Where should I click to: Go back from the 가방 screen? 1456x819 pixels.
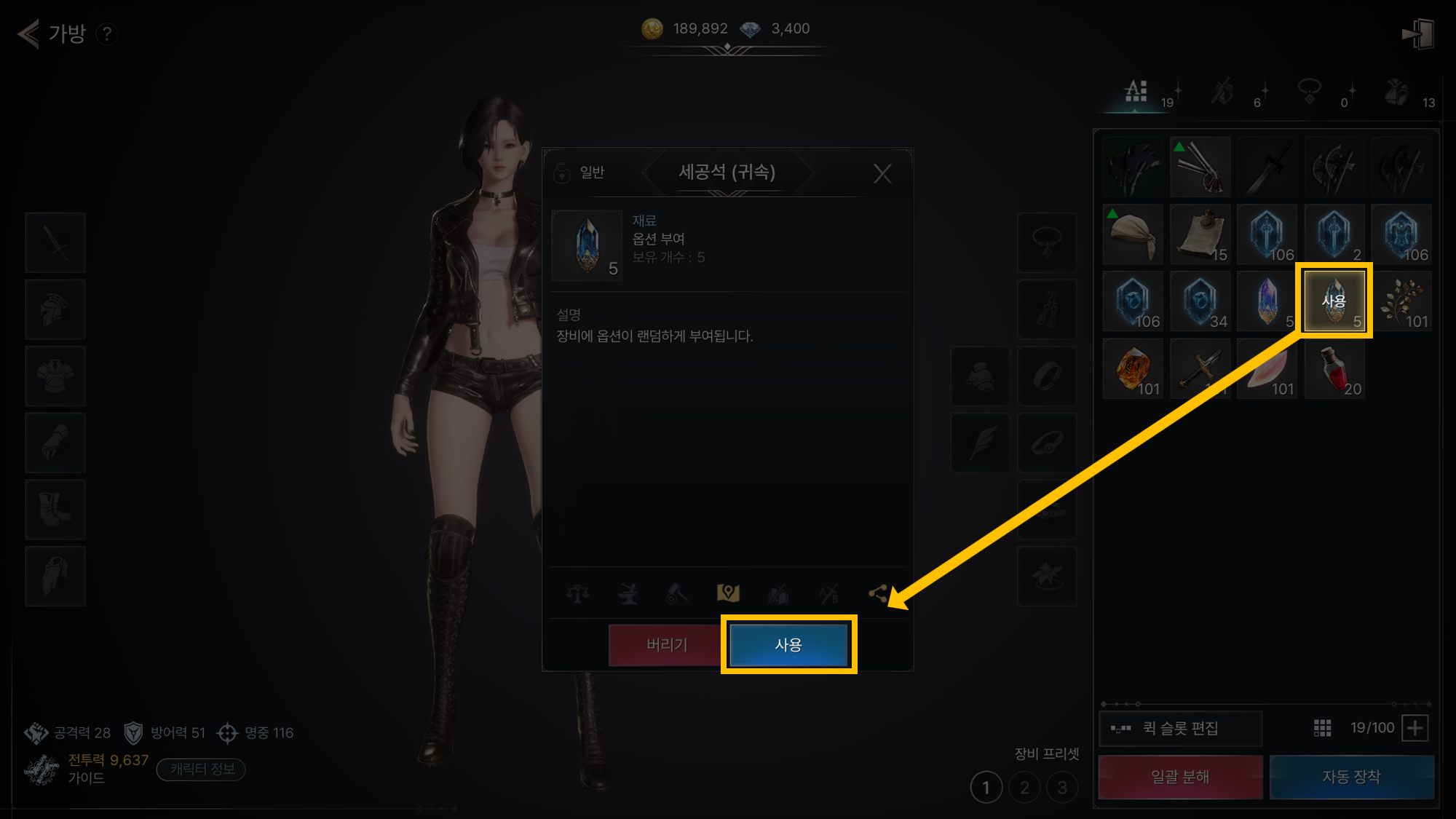point(28,33)
